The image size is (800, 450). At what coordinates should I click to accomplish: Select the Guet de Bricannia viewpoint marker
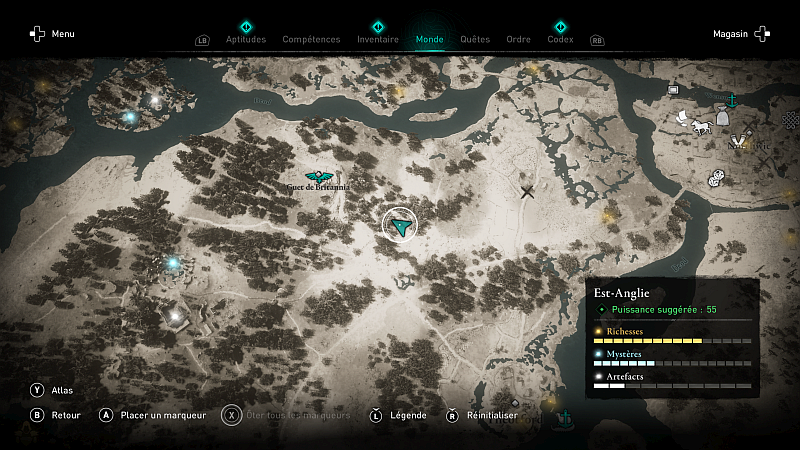pos(318,178)
